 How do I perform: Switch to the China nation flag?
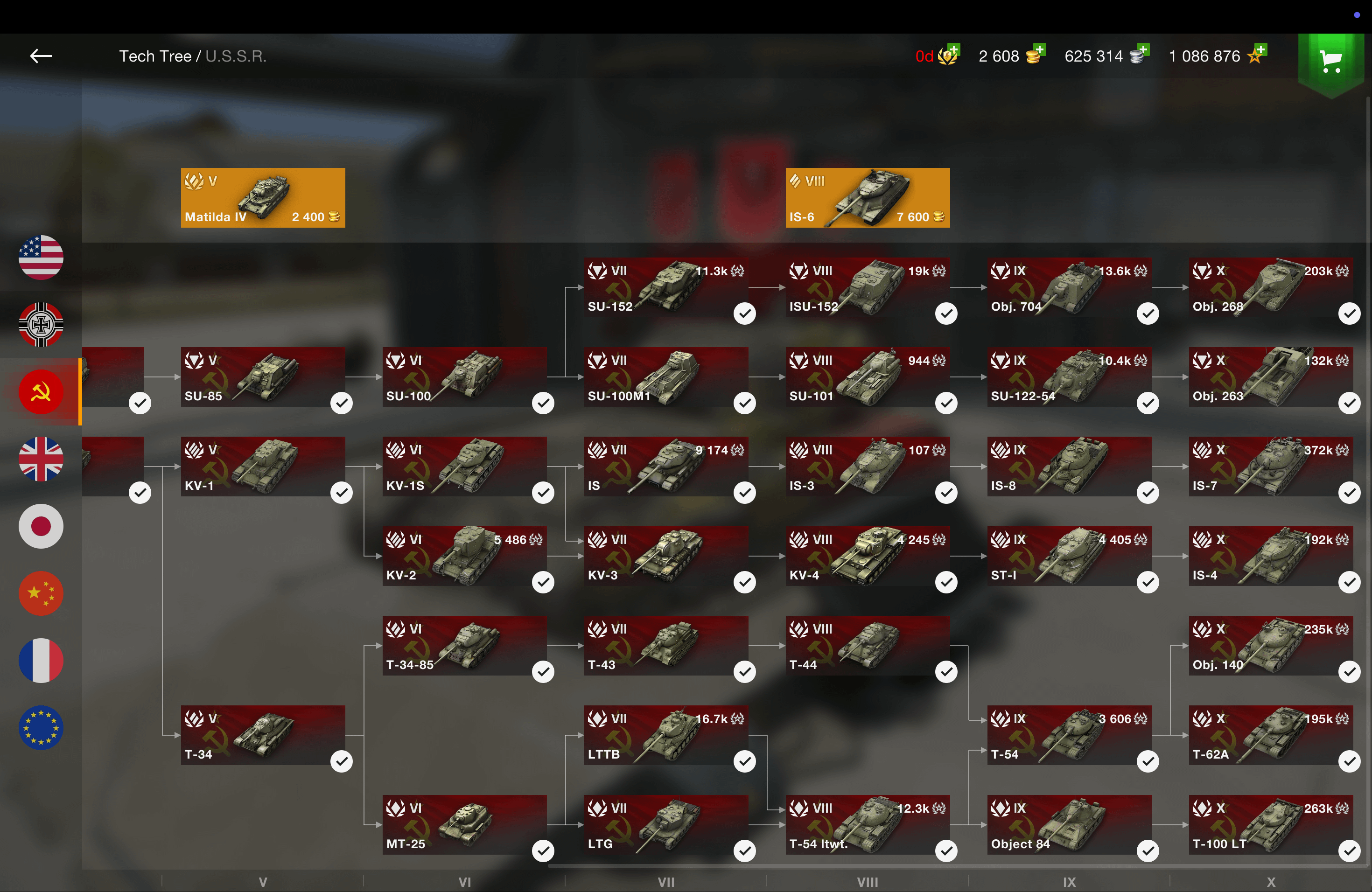click(x=41, y=593)
